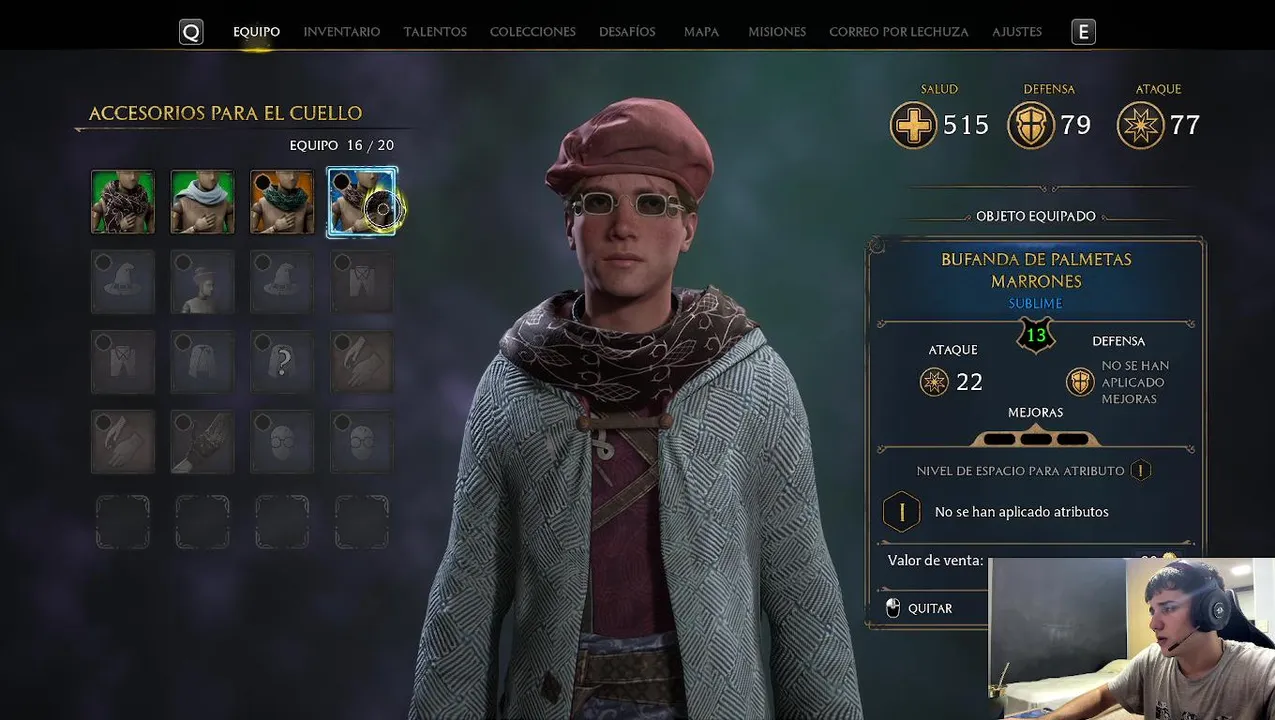Select the Equipo tab
Viewport: 1275px width, 720px height.
(256, 32)
